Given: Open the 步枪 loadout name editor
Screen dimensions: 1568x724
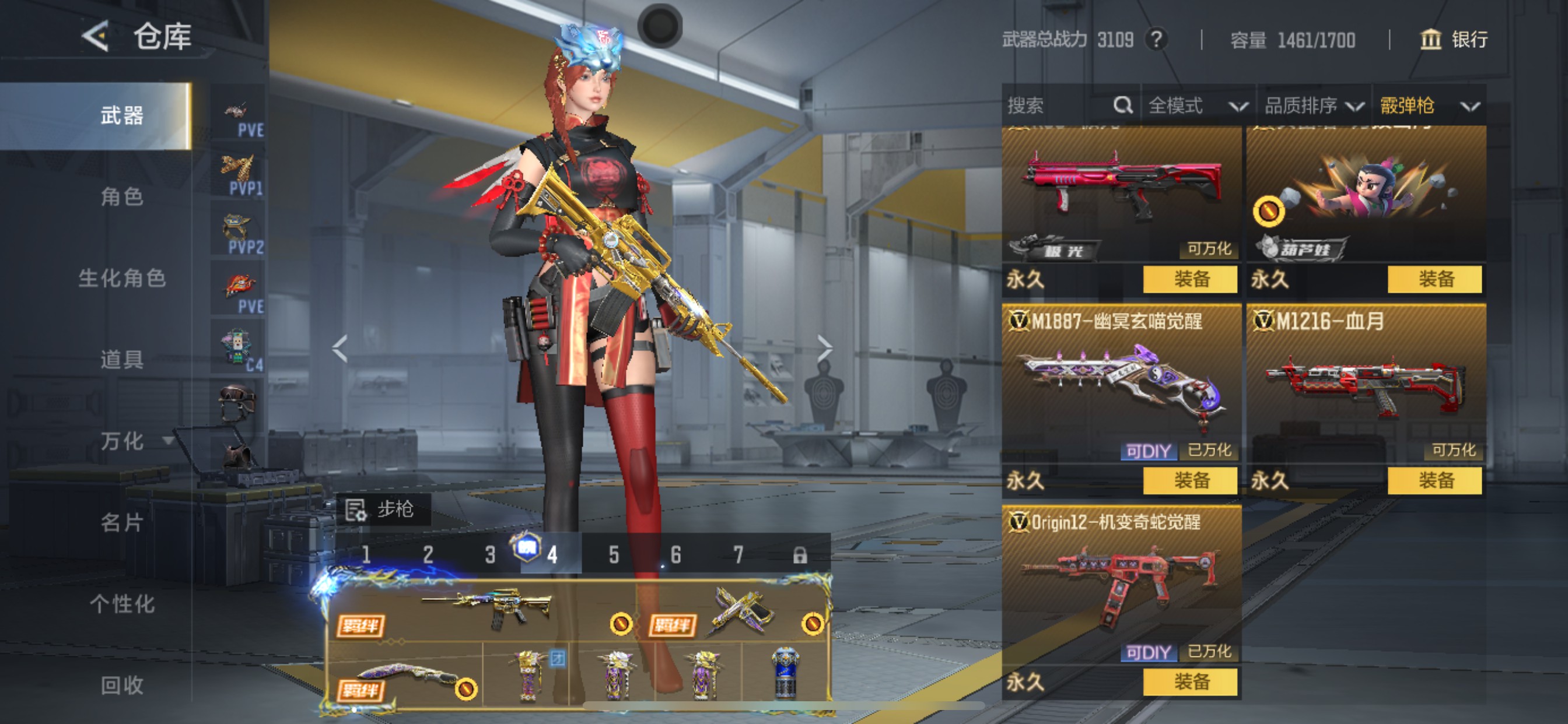Looking at the screenshot, I should 383,509.
